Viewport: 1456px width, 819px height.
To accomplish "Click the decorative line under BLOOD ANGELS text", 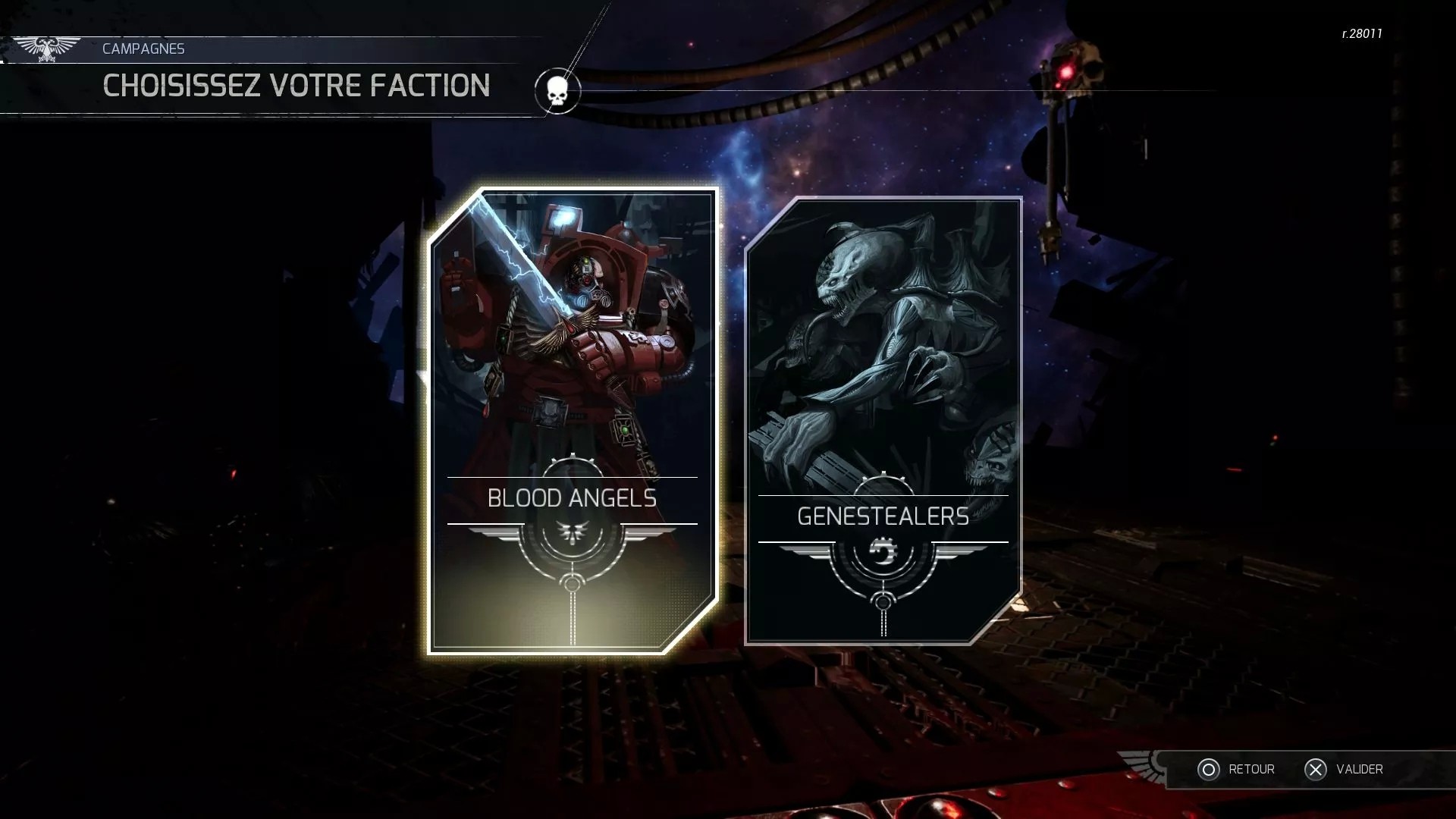I will (x=573, y=523).
